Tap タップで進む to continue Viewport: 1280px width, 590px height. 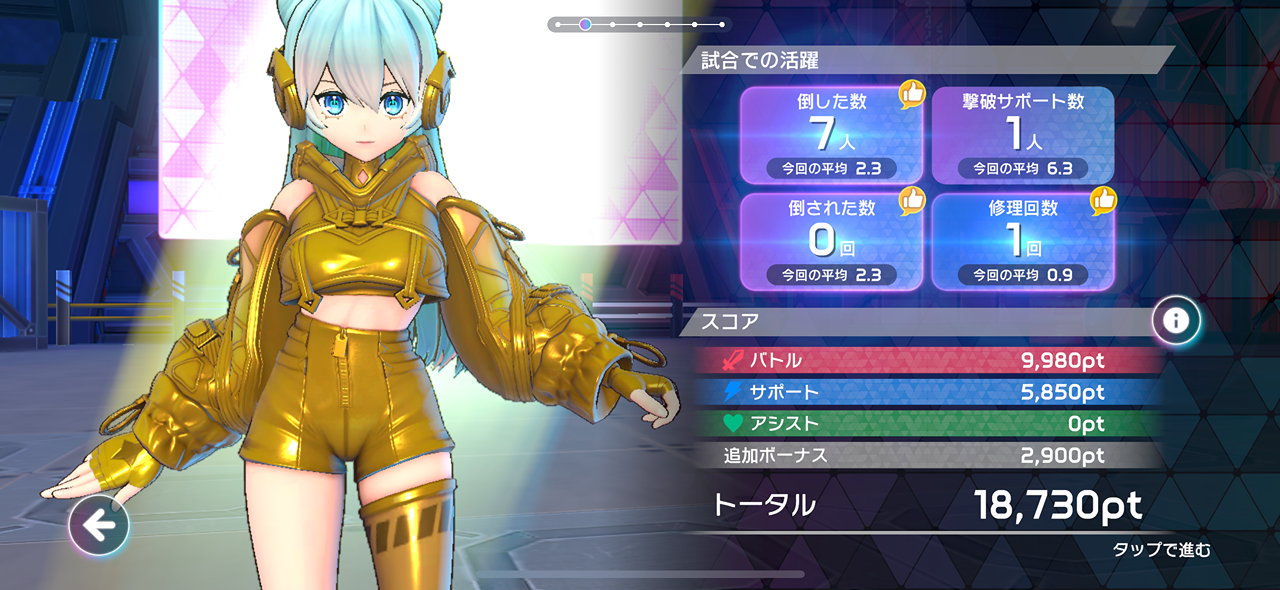click(x=1161, y=549)
